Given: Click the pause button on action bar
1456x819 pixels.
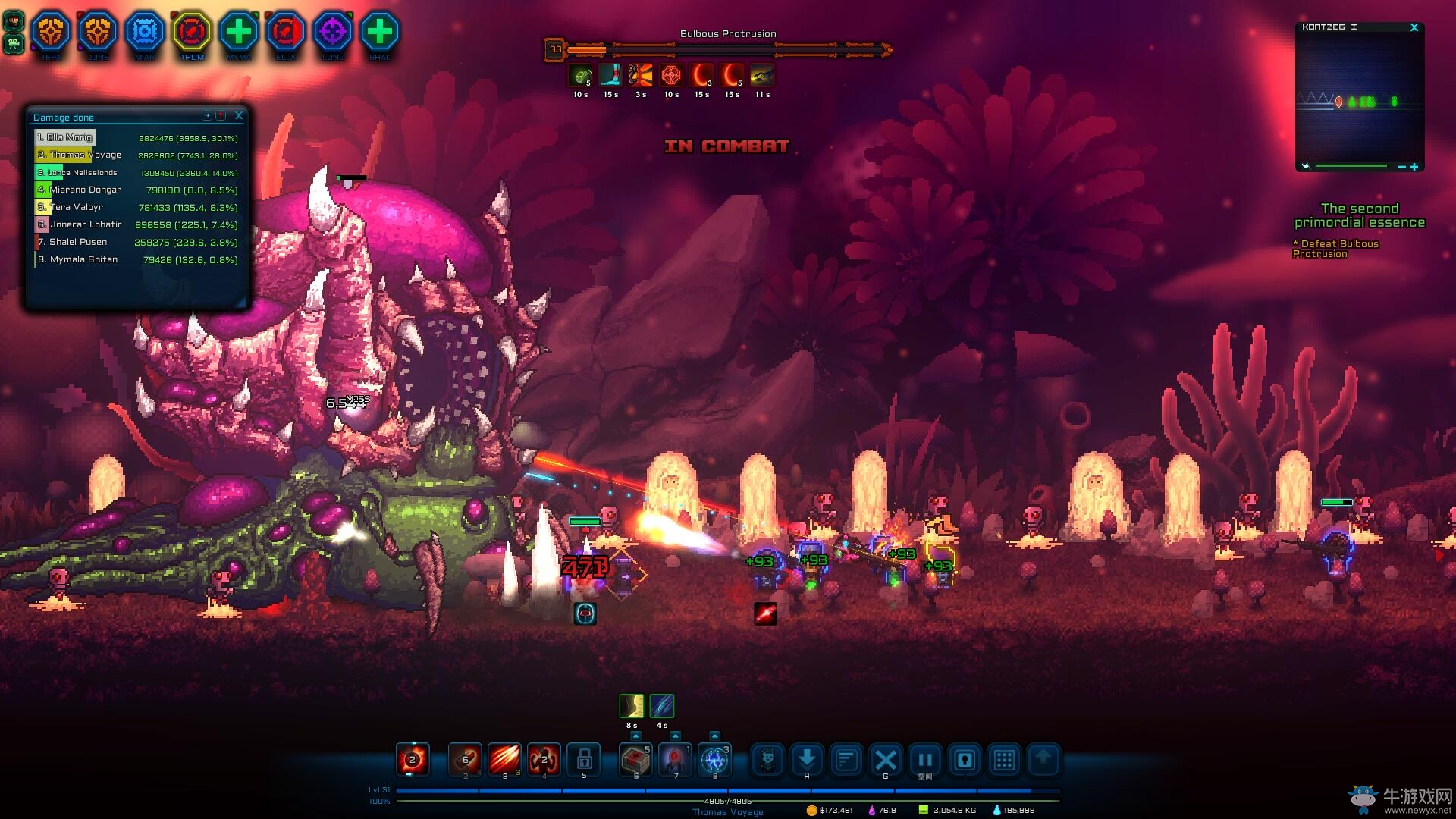Looking at the screenshot, I should [x=925, y=760].
